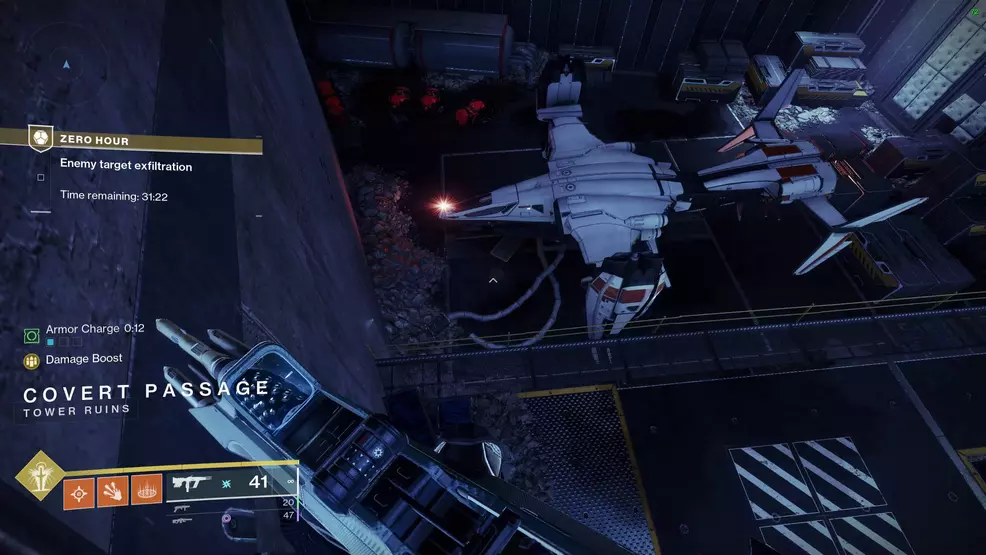Click the radar circle with blue arrow
Image resolution: width=986 pixels, height=555 pixels.
(x=66, y=64)
